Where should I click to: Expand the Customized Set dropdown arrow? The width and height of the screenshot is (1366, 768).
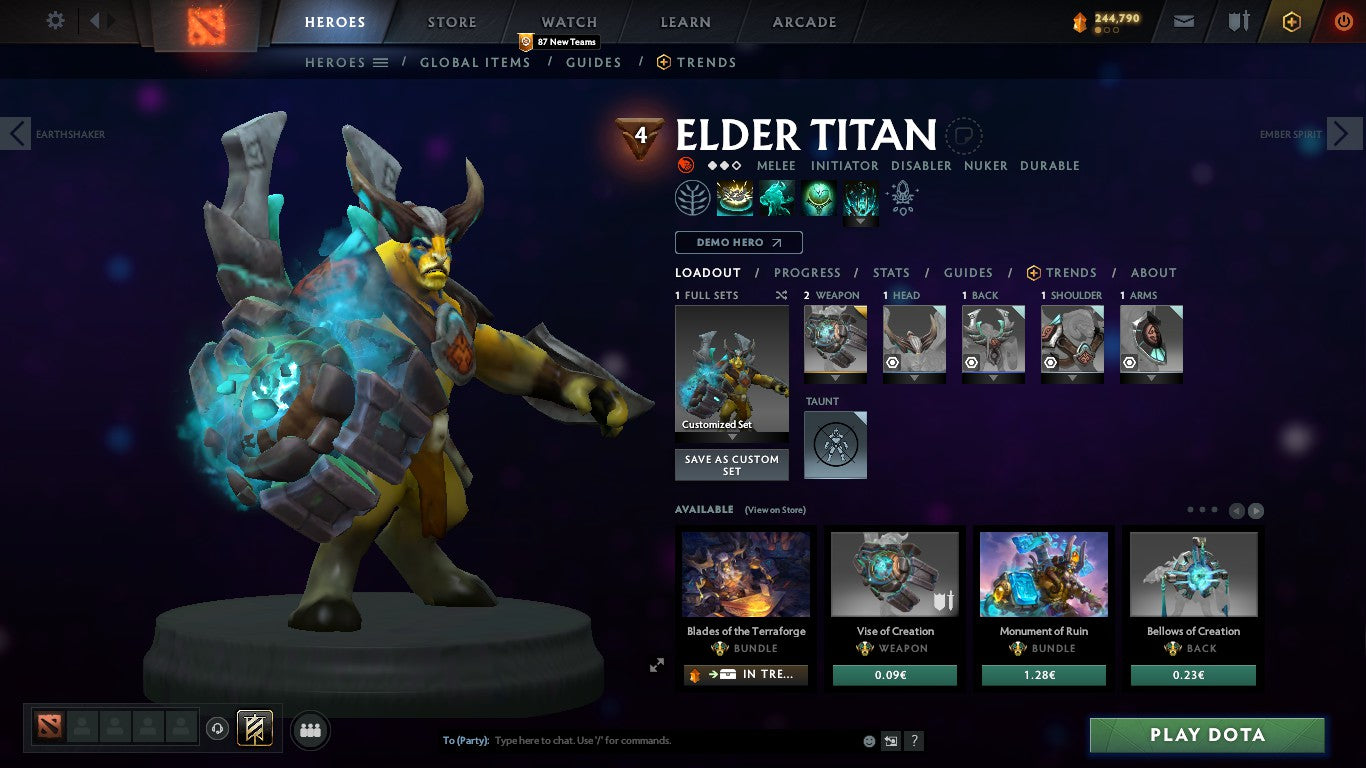(731, 435)
